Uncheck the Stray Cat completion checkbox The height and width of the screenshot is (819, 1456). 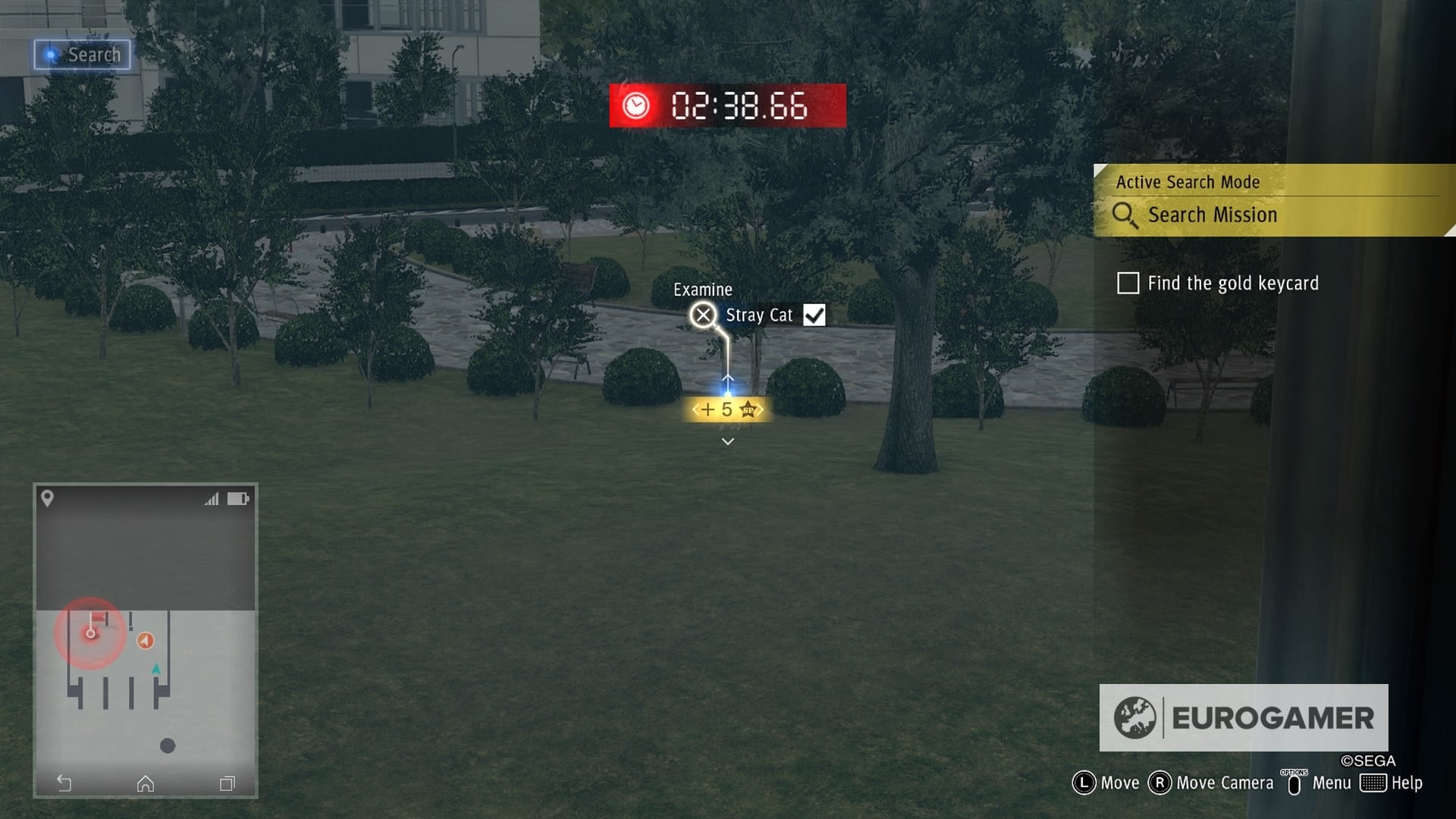(x=814, y=315)
